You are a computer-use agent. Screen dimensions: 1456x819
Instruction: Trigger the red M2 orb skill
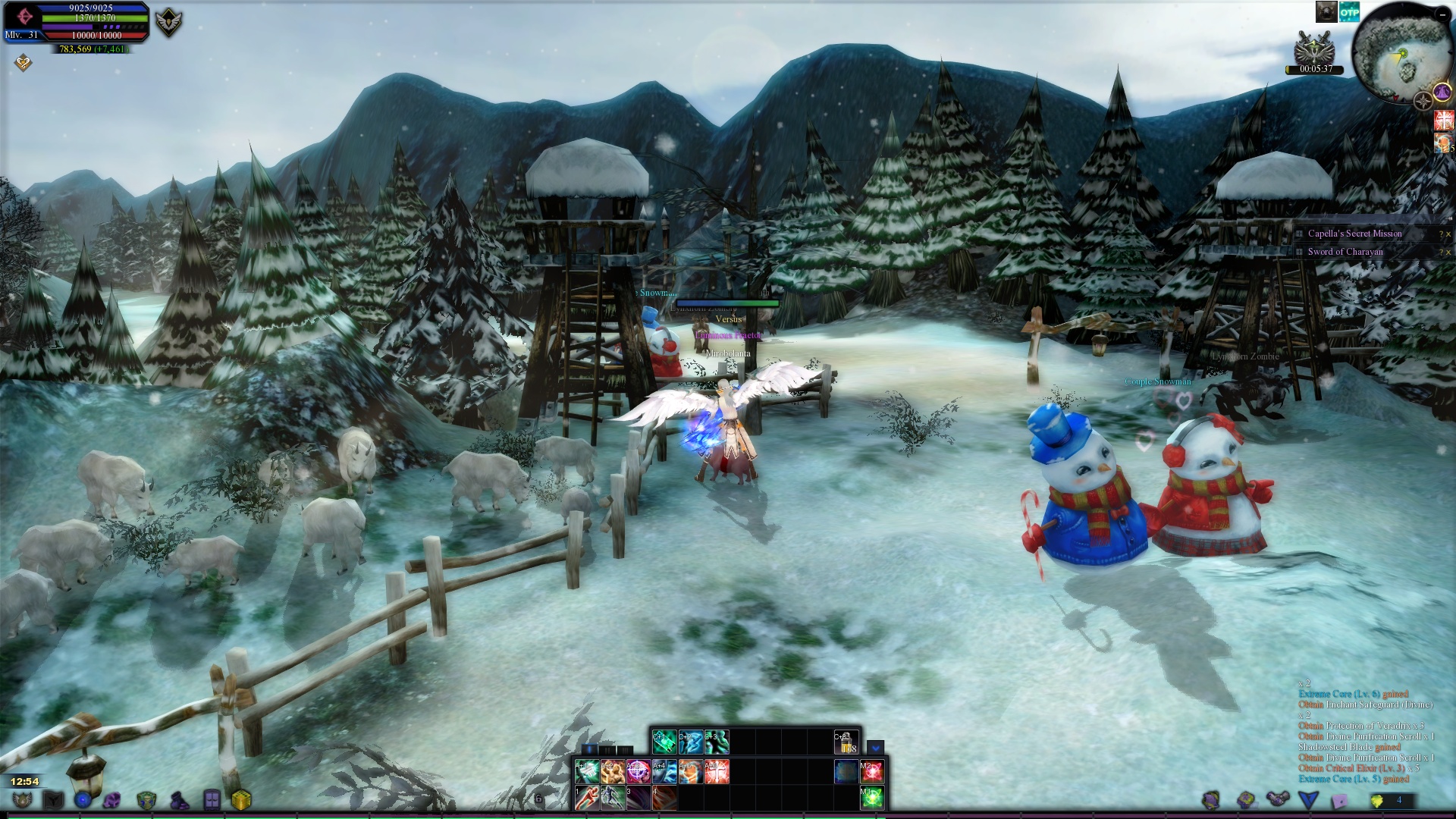871,771
